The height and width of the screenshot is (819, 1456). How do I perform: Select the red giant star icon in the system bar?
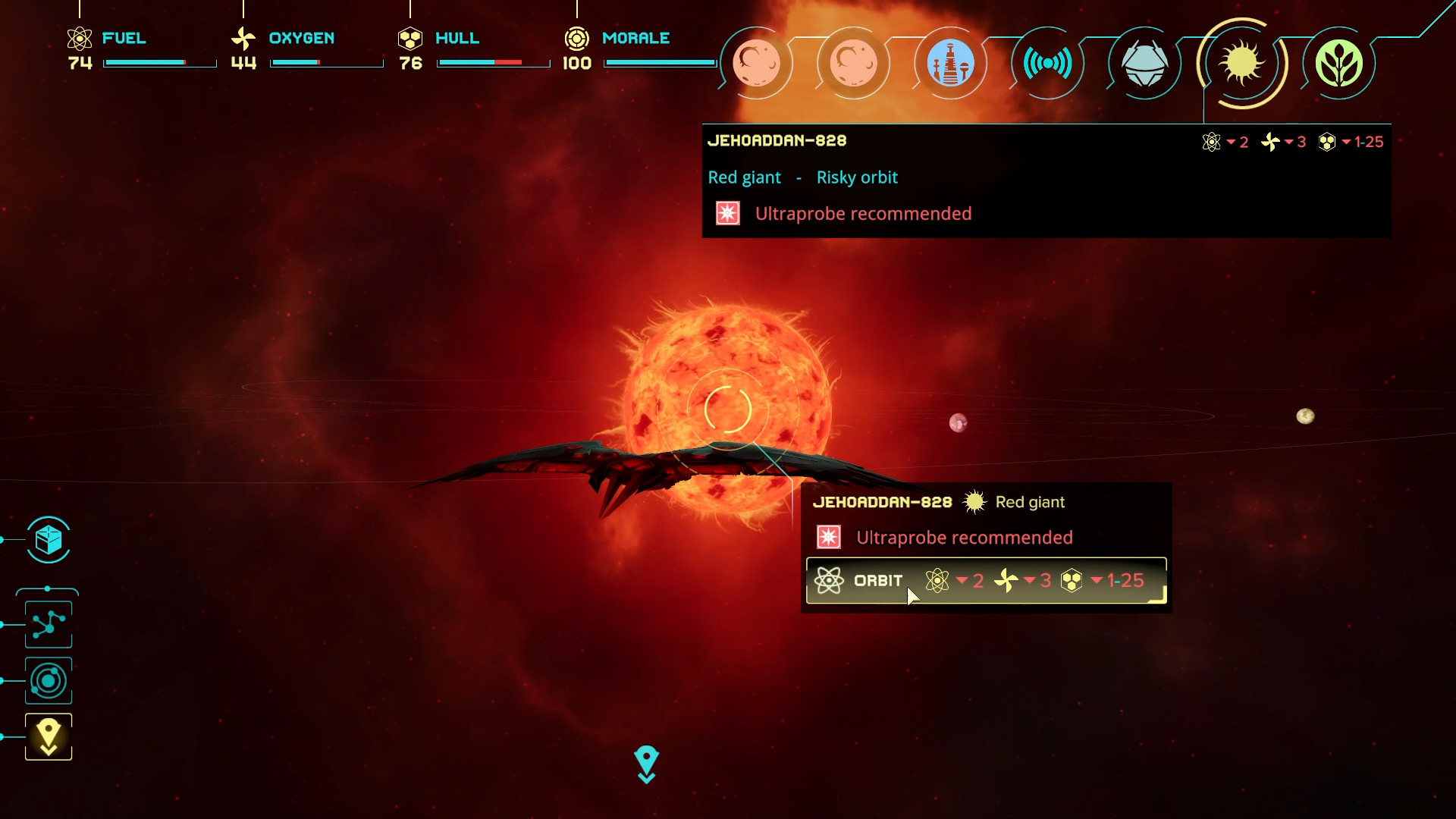tap(1241, 64)
